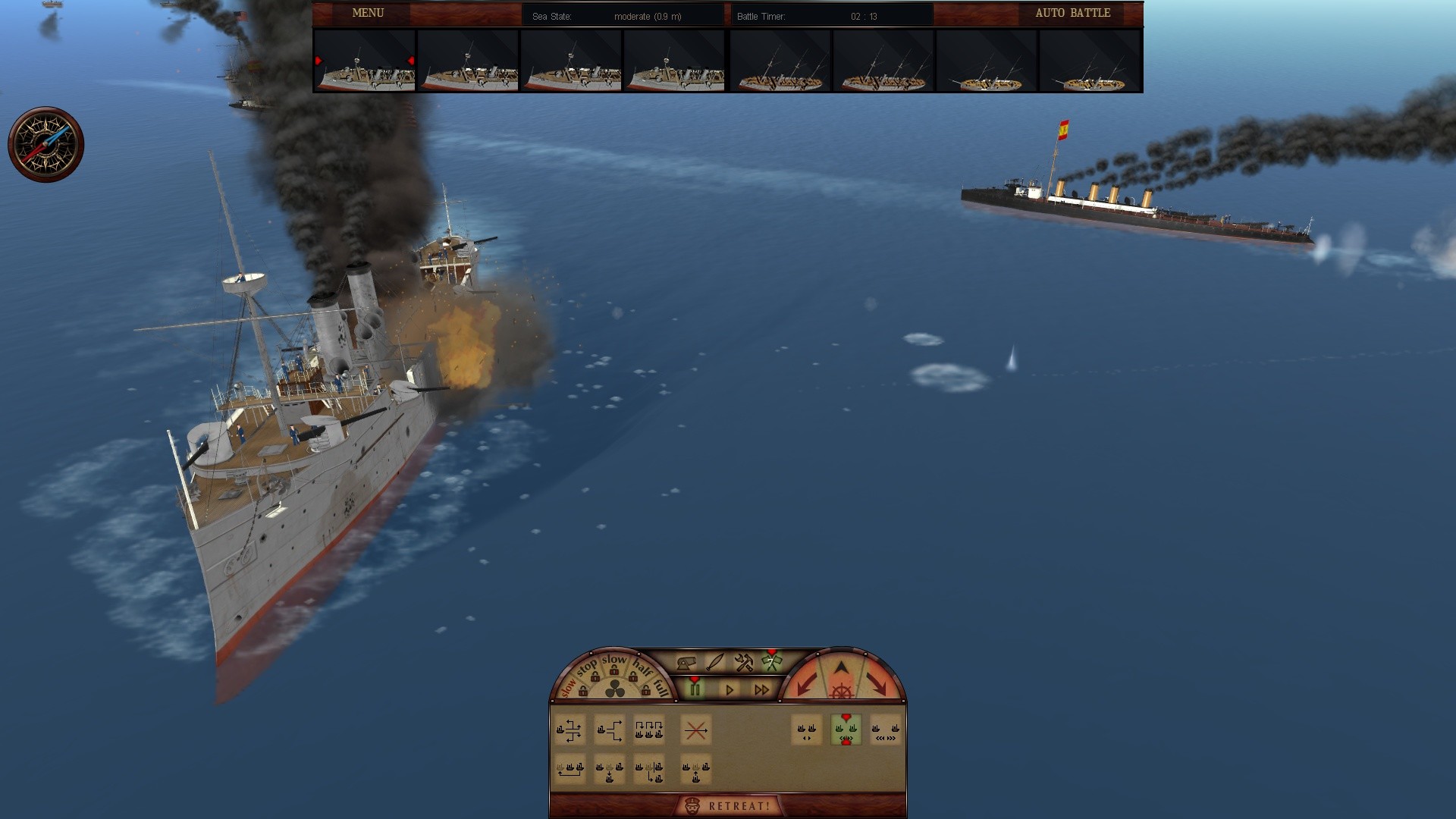Toggle the lock on the full speed setting

[x=645, y=689]
